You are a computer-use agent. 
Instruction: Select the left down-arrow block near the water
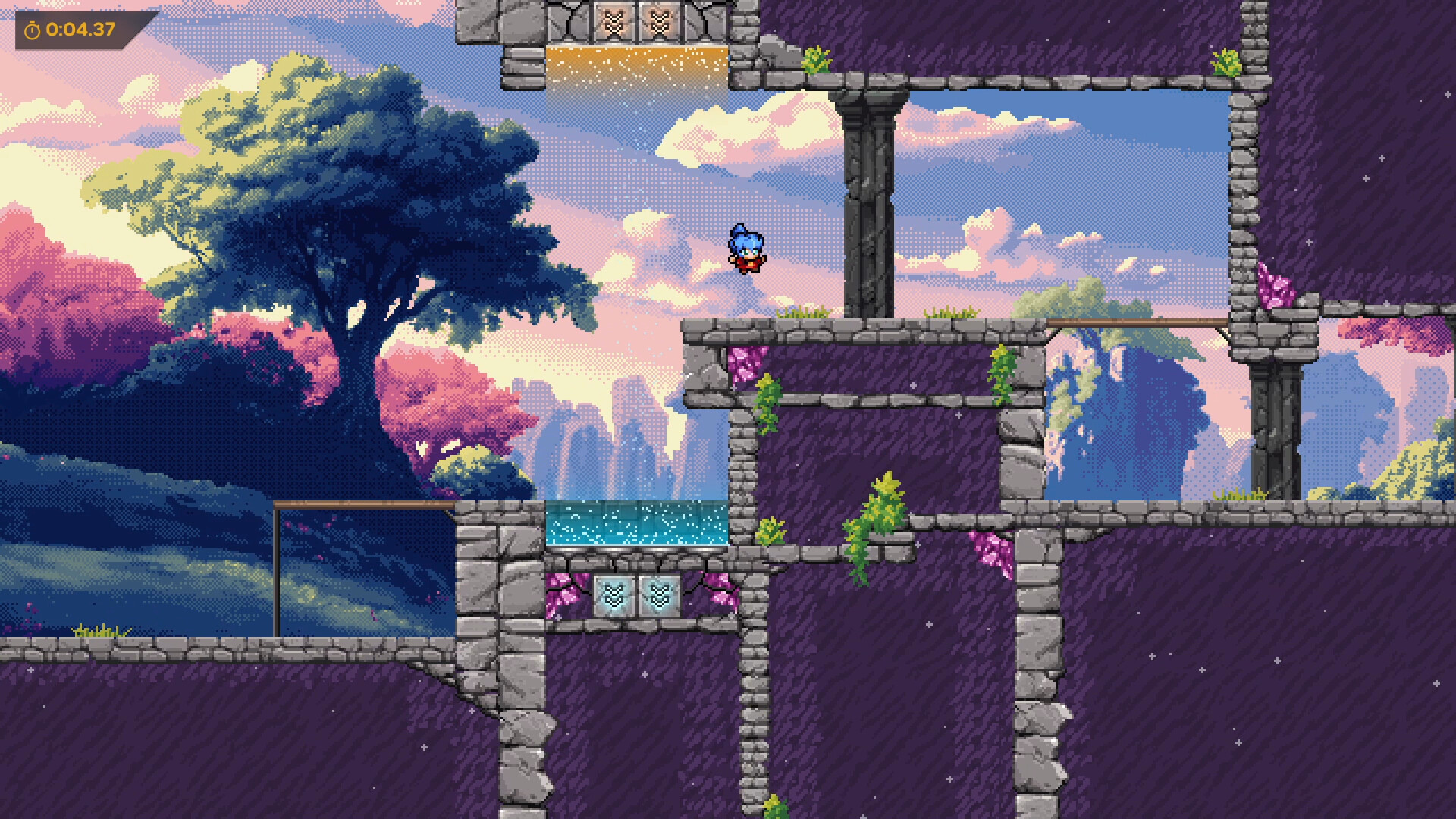point(613,595)
